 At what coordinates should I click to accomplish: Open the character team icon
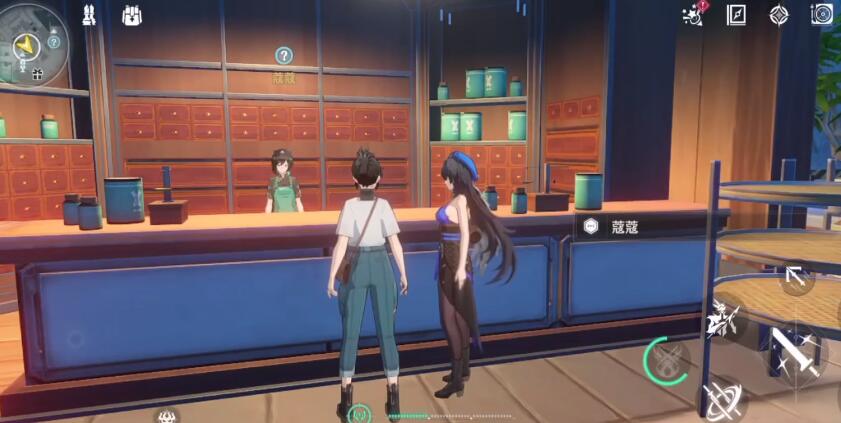pyautogui.click(x=89, y=15)
